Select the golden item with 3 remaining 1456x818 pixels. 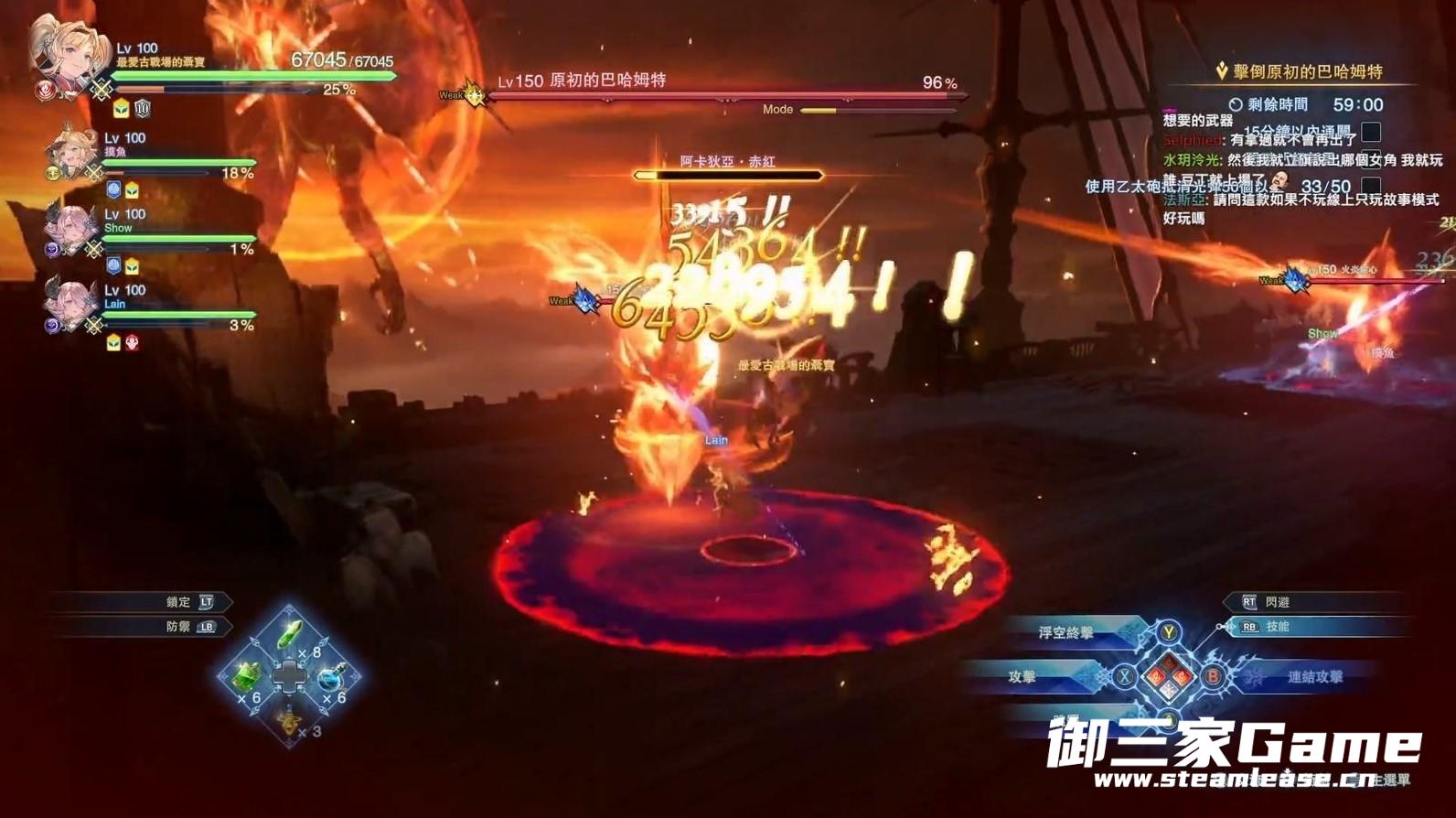pos(290,722)
